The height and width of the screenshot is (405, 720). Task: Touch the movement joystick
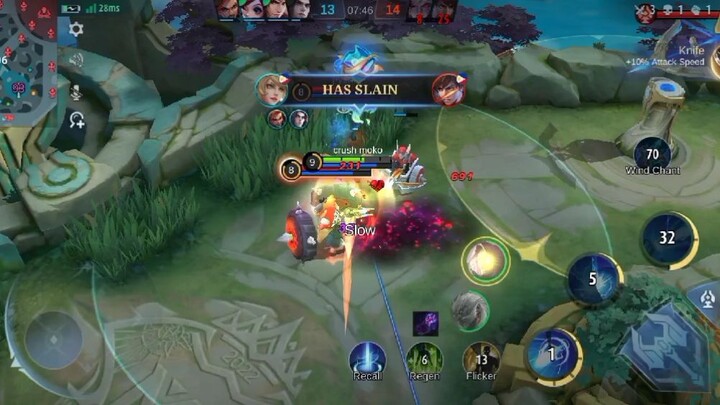(53, 338)
